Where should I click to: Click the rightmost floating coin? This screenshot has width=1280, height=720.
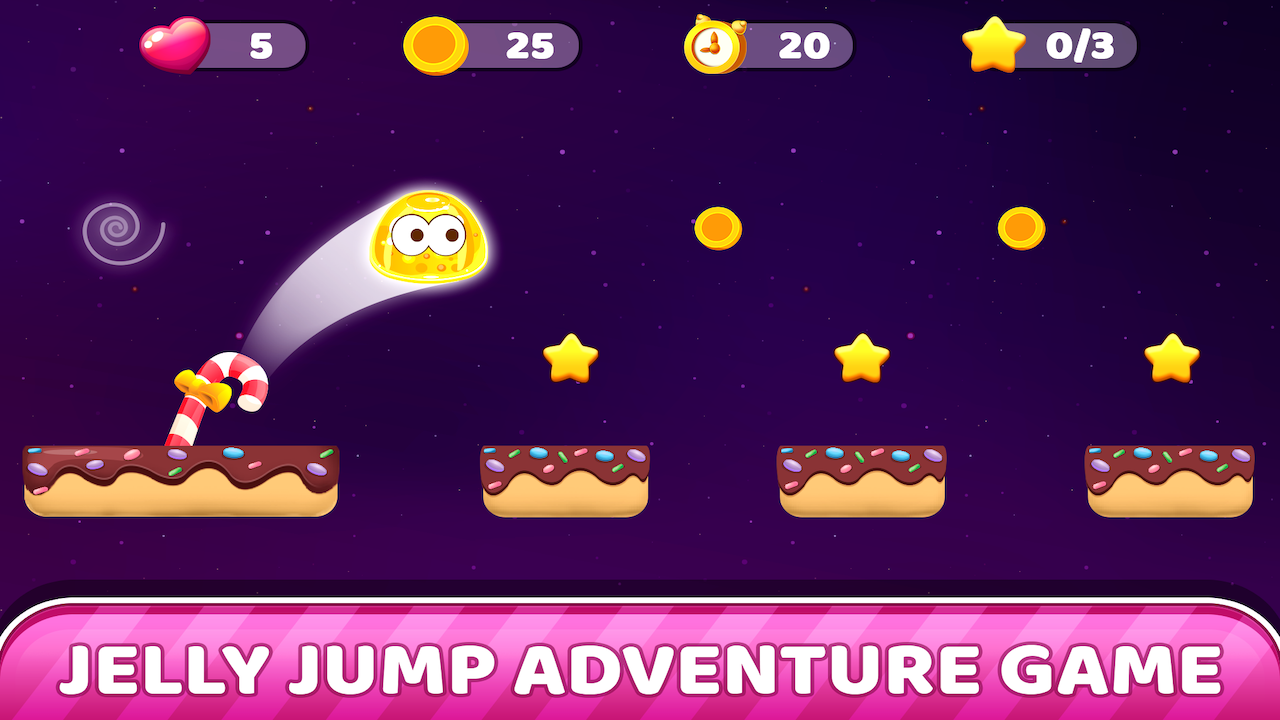pos(1022,228)
